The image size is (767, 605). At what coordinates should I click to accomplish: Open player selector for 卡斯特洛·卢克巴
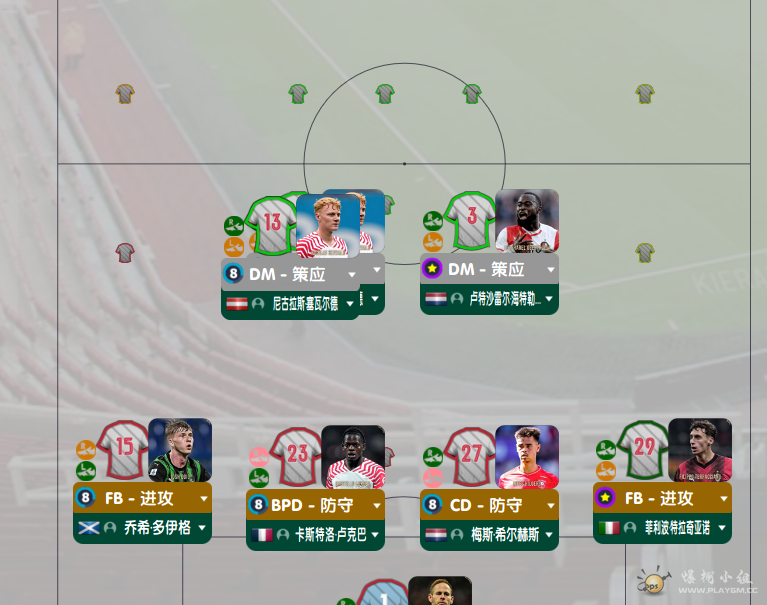376,536
